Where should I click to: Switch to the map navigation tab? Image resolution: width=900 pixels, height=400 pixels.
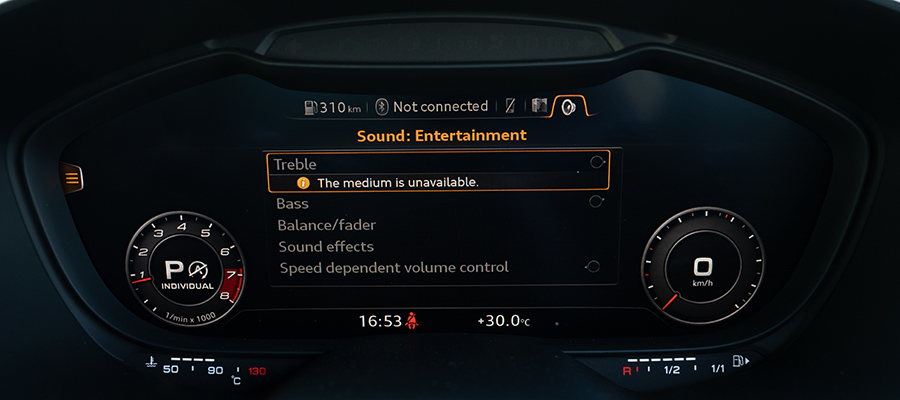click(x=540, y=106)
